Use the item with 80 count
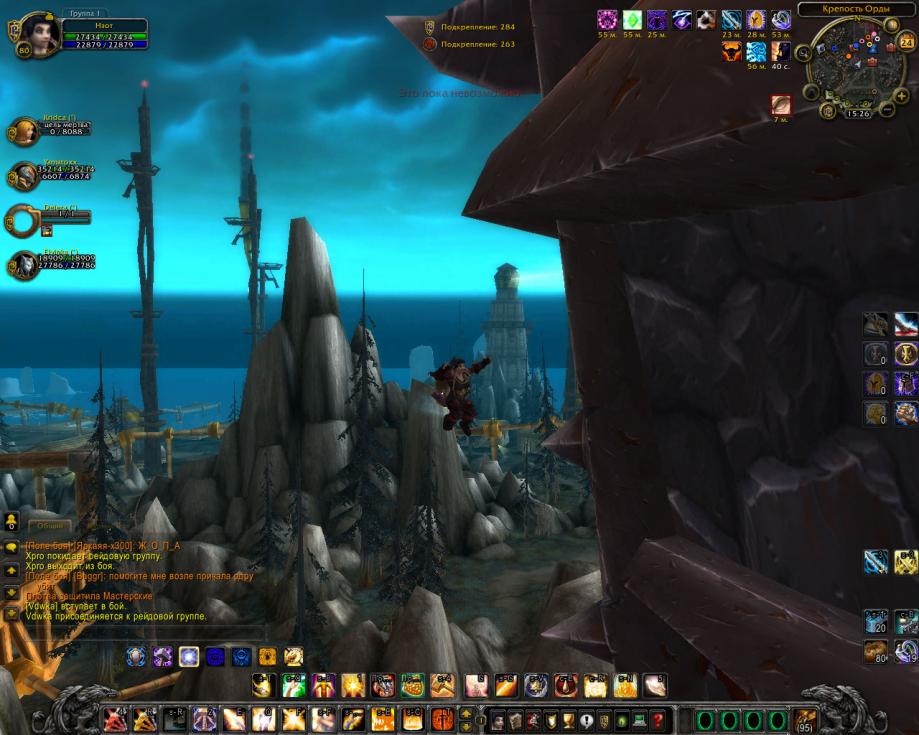The image size is (919, 735). (876, 651)
